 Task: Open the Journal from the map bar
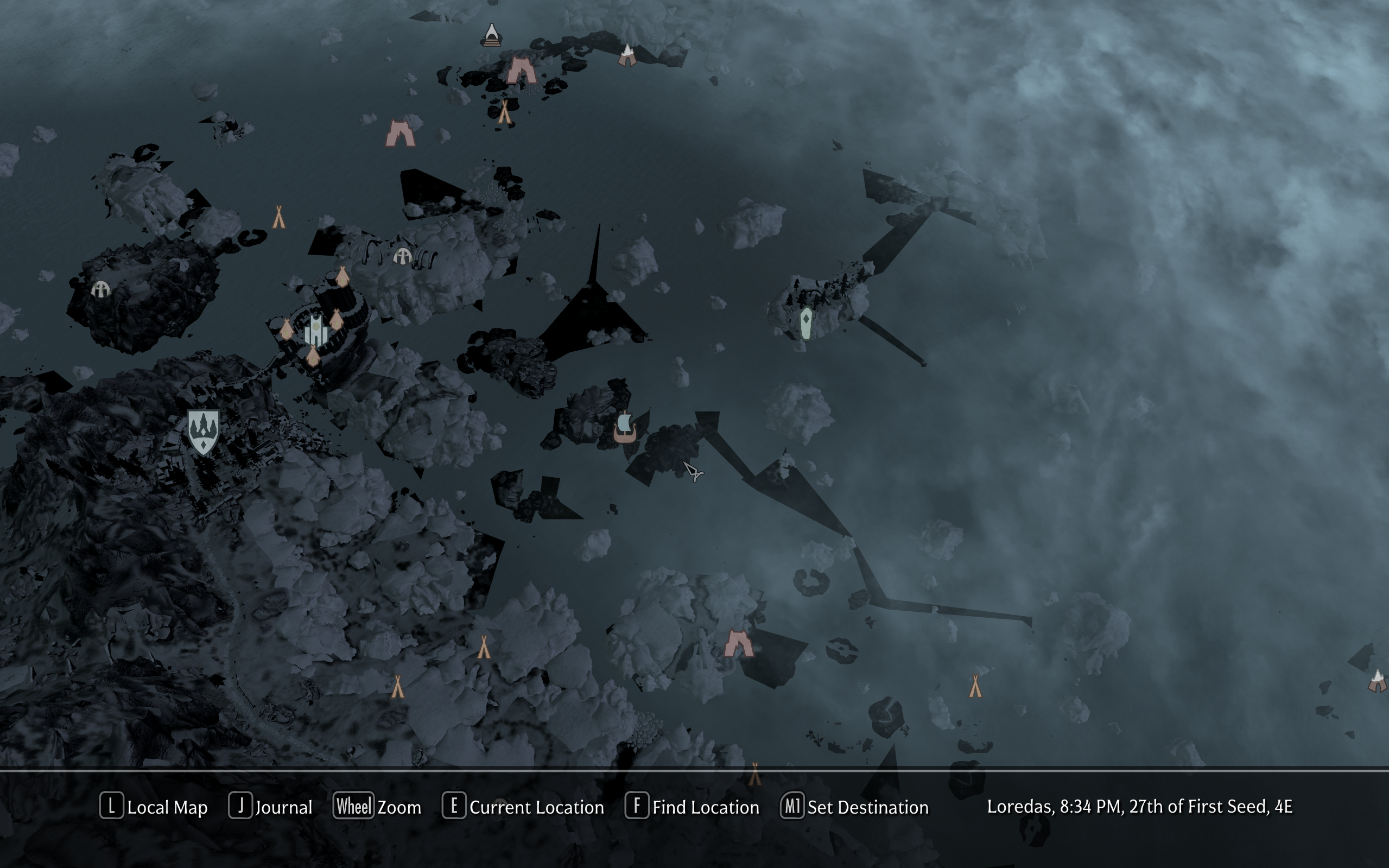(270, 807)
